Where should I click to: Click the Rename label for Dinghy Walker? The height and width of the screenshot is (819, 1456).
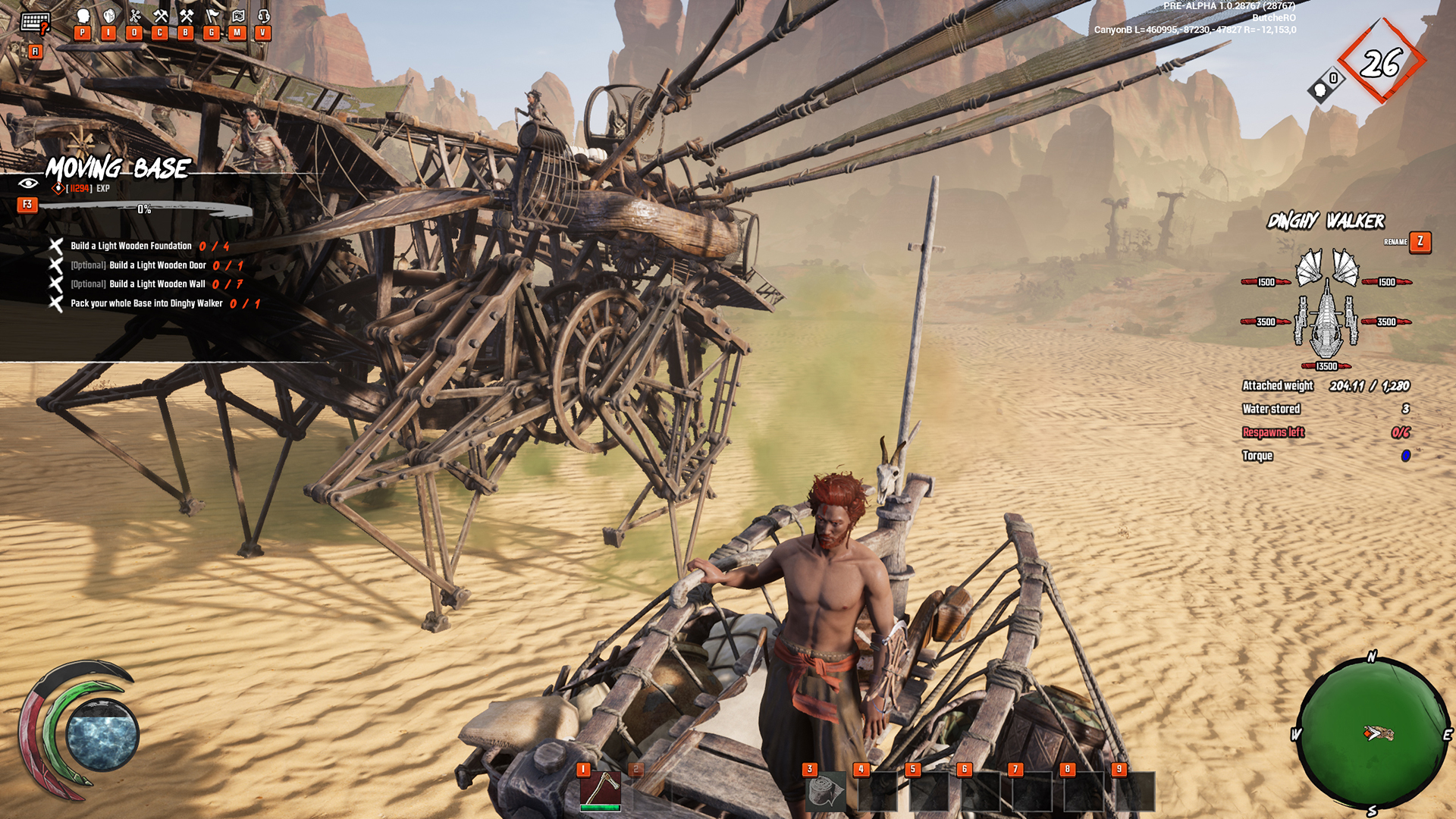1395,242
